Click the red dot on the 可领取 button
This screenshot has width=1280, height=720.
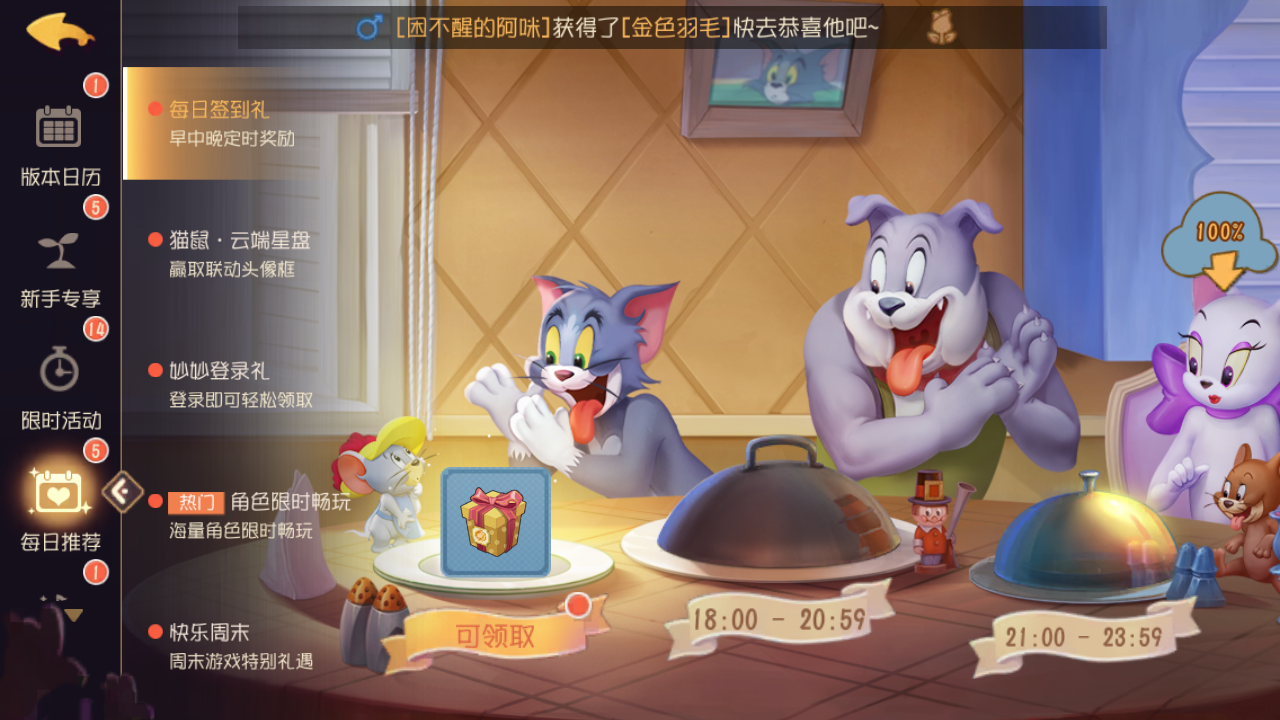coord(580,604)
